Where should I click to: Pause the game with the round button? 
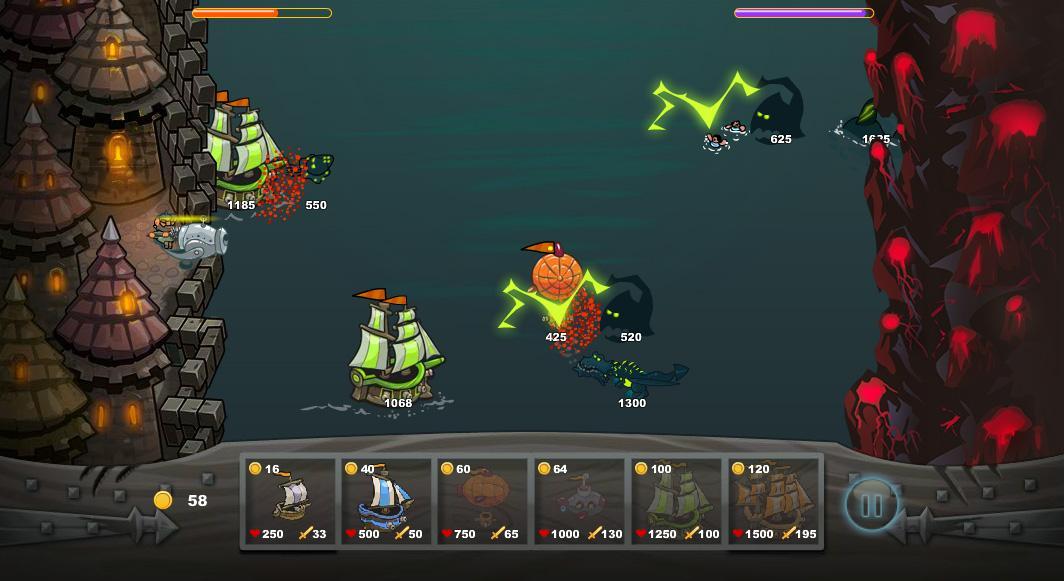pos(871,505)
